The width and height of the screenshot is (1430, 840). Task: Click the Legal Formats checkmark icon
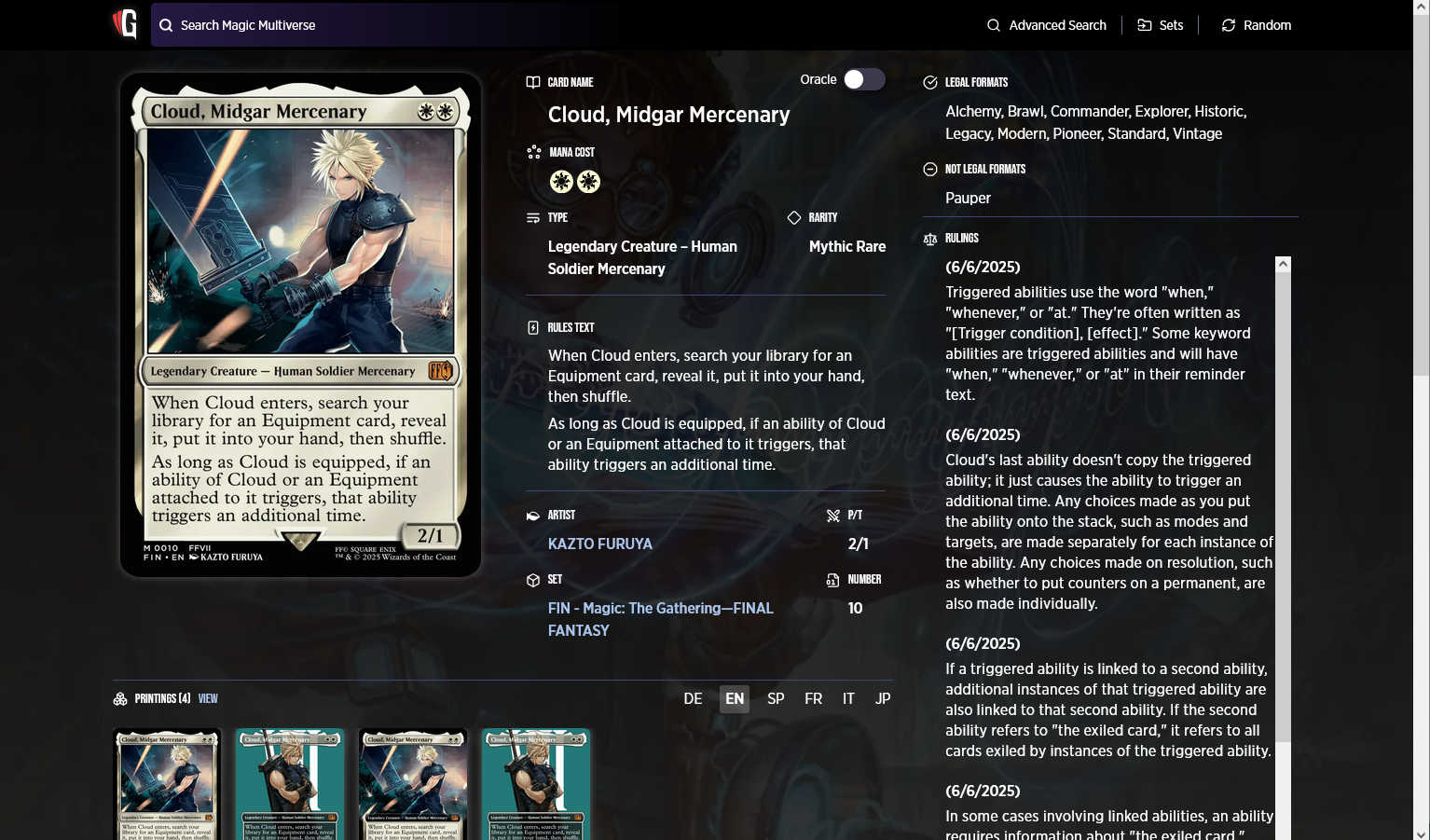(929, 82)
